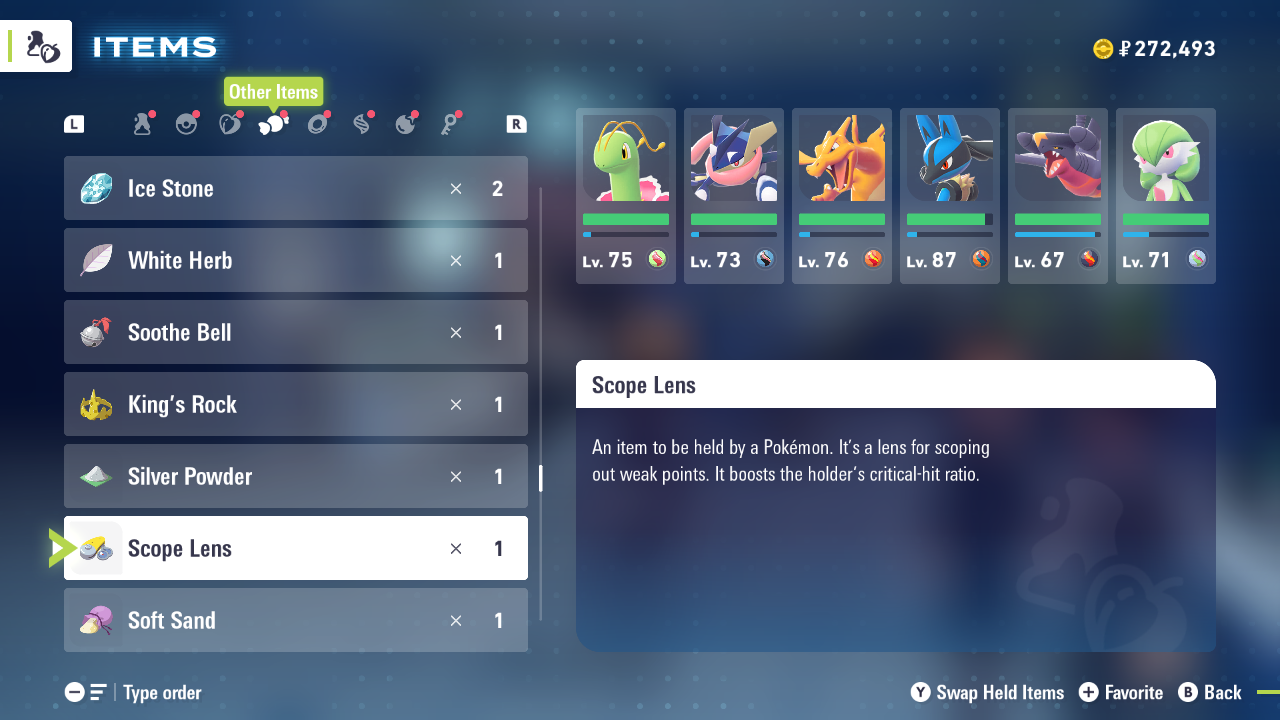The height and width of the screenshot is (720, 1280).
Task: Switch to the medicine potion tab
Action: [142, 124]
